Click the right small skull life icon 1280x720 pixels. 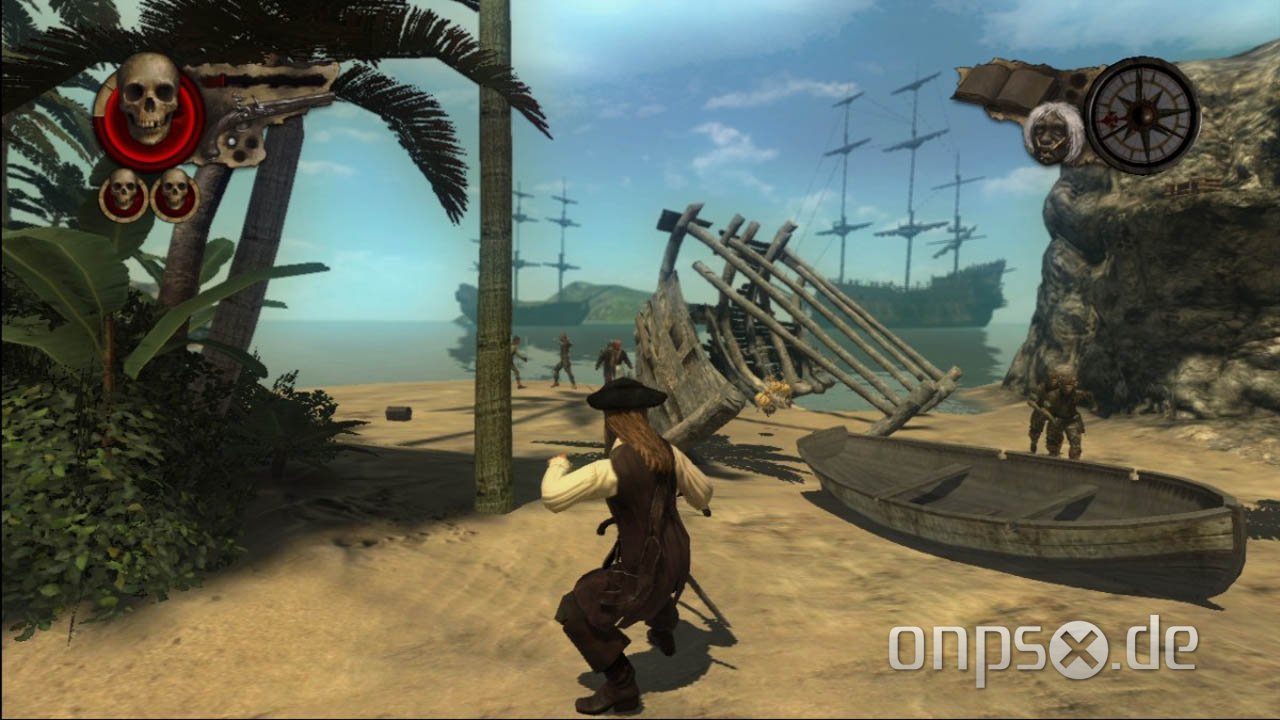[x=175, y=193]
